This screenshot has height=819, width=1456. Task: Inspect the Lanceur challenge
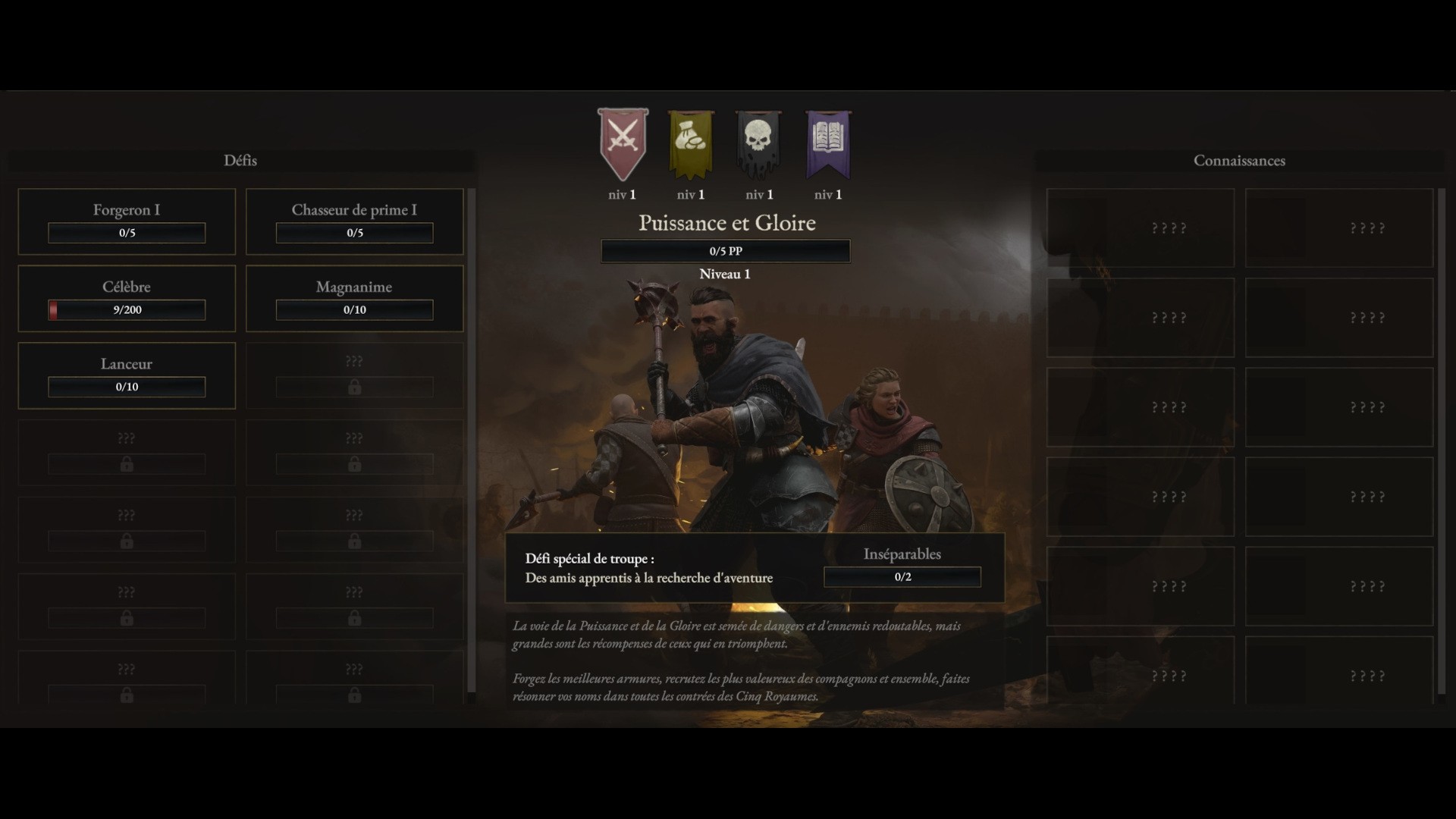[x=127, y=375]
